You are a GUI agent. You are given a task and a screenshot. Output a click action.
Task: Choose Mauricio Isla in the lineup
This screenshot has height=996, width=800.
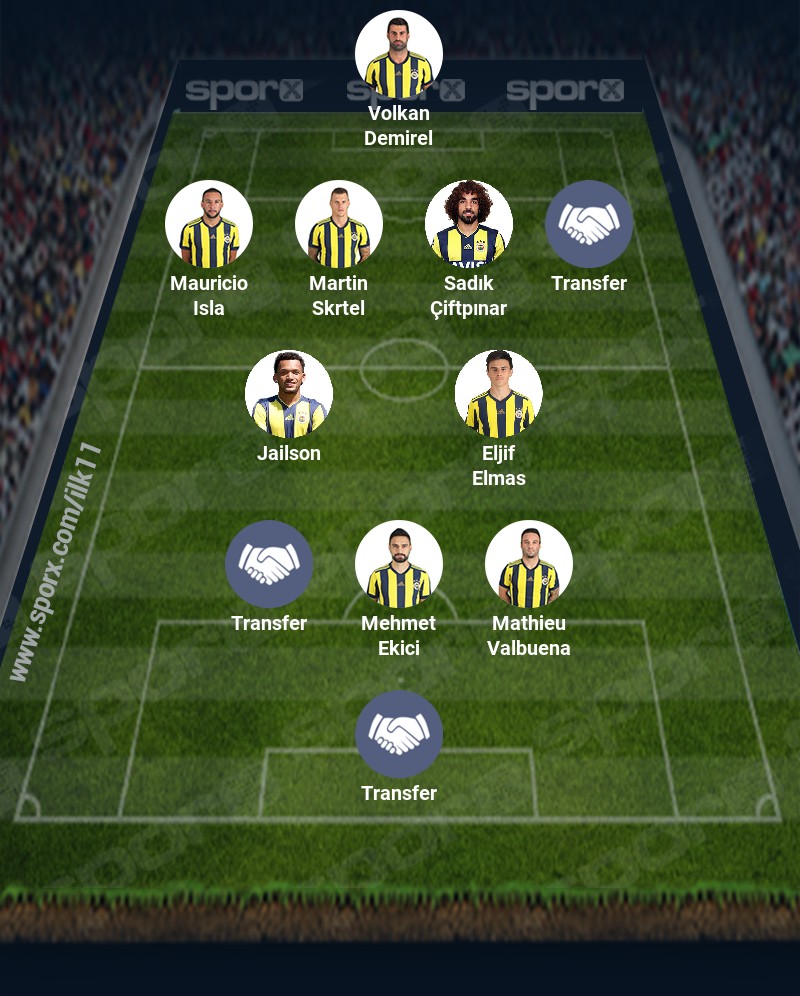click(x=209, y=225)
